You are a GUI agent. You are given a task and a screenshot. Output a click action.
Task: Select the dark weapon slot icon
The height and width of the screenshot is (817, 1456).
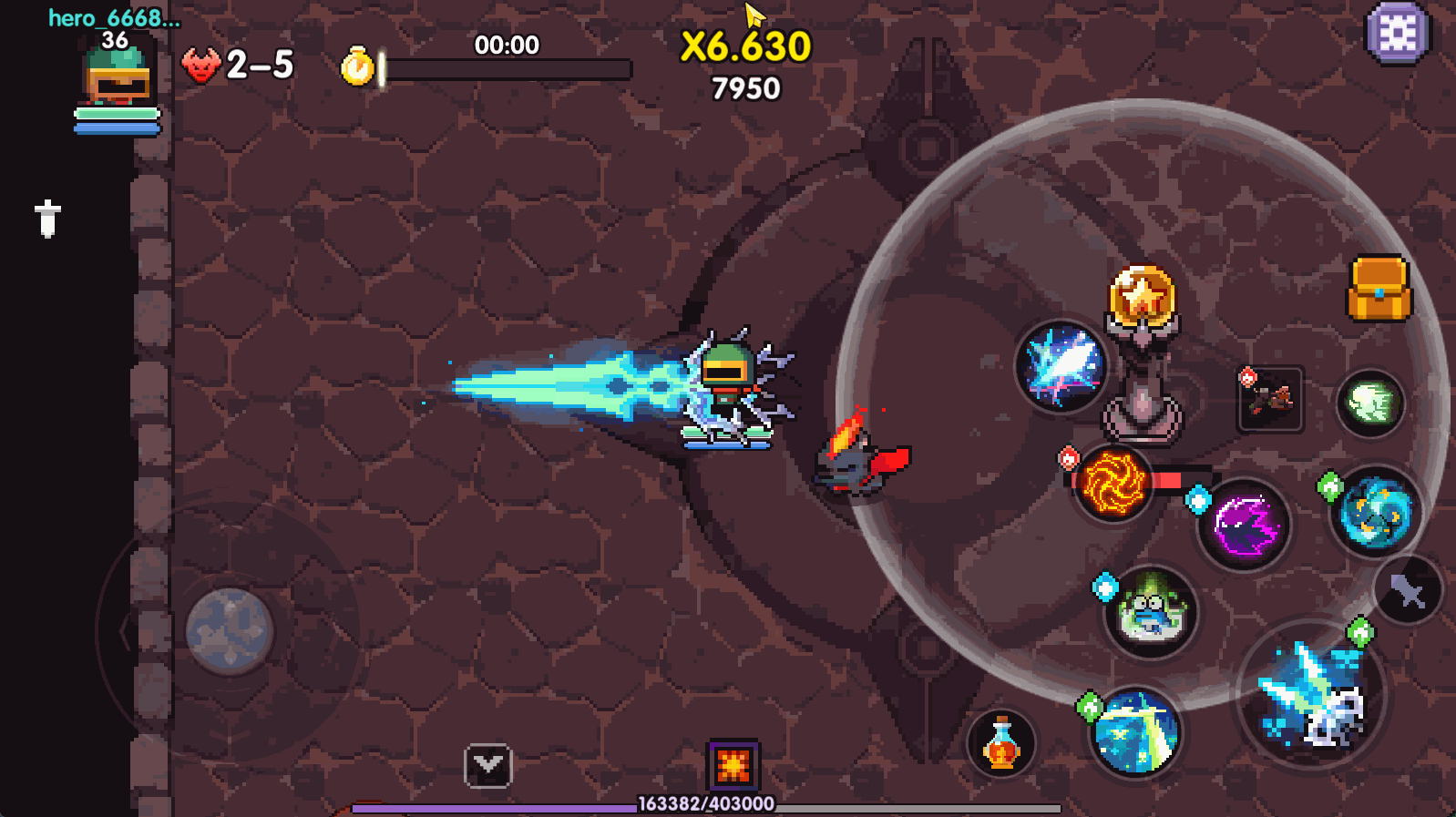pos(1271,400)
